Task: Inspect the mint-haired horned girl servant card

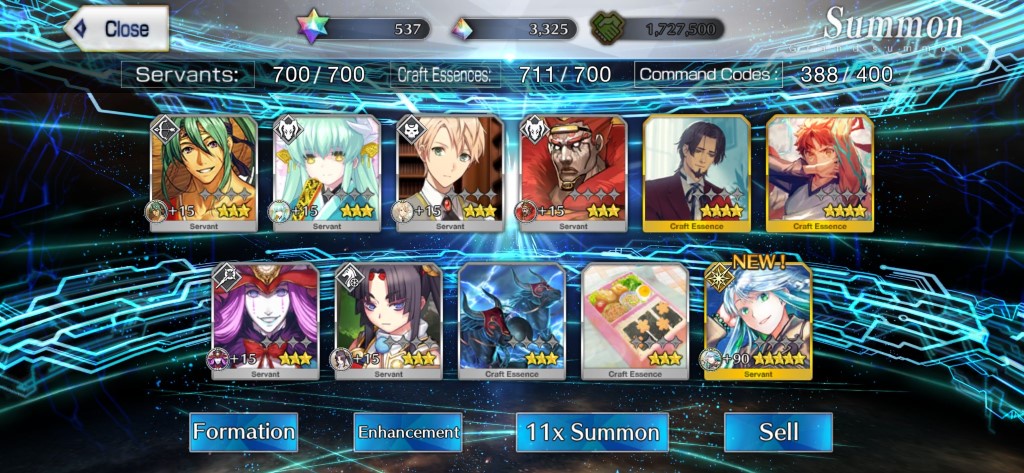Action: click(x=327, y=172)
